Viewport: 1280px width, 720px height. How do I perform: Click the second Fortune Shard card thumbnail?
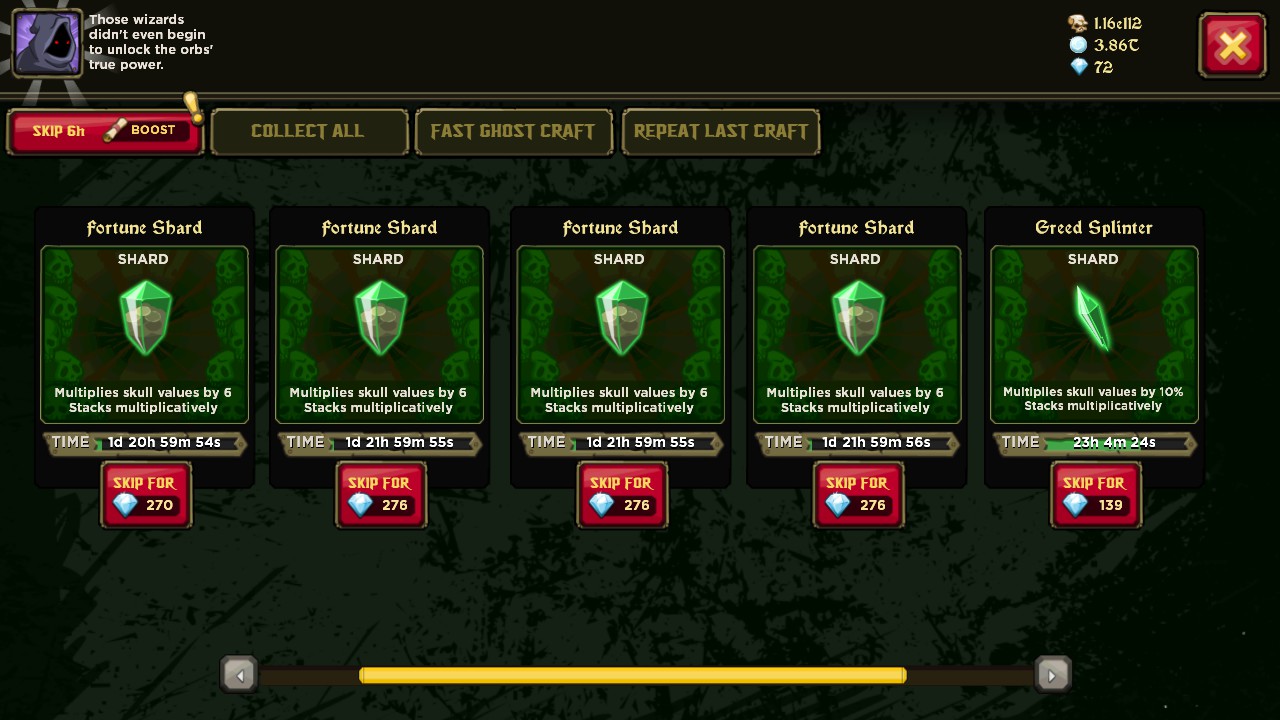[x=379, y=318]
